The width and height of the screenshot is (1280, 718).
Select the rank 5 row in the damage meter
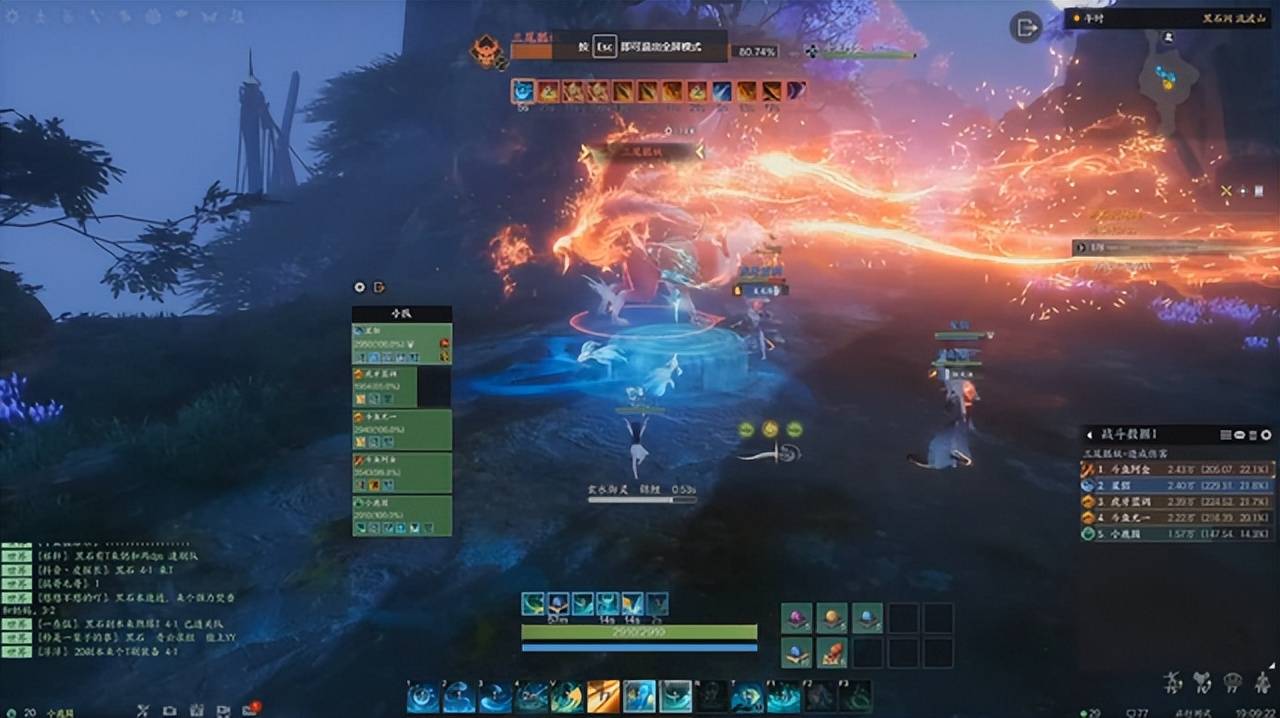[1176, 534]
